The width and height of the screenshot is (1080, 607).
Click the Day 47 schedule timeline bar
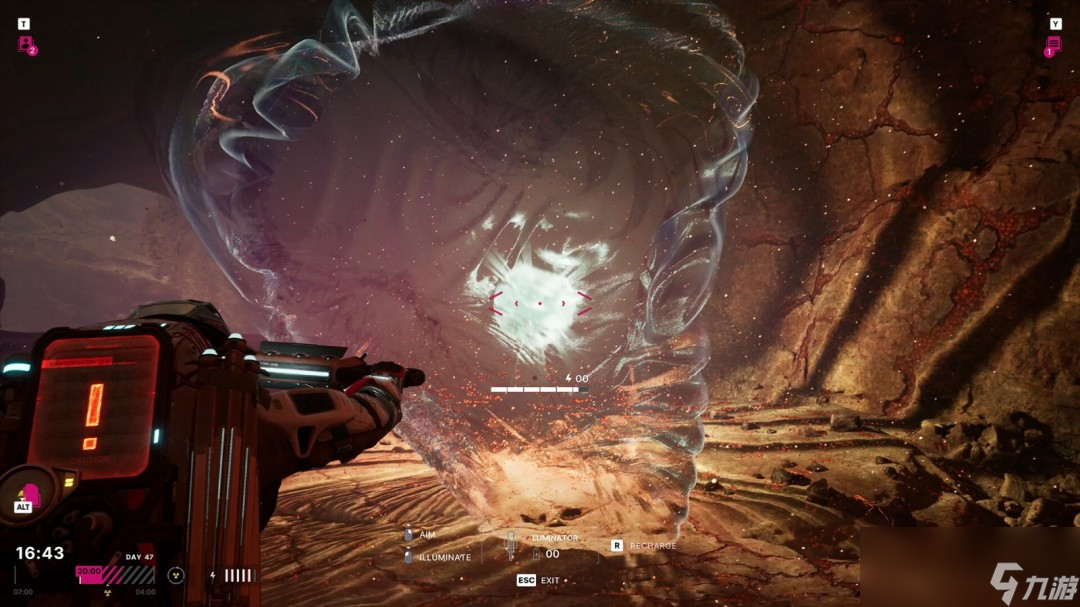click(117, 575)
